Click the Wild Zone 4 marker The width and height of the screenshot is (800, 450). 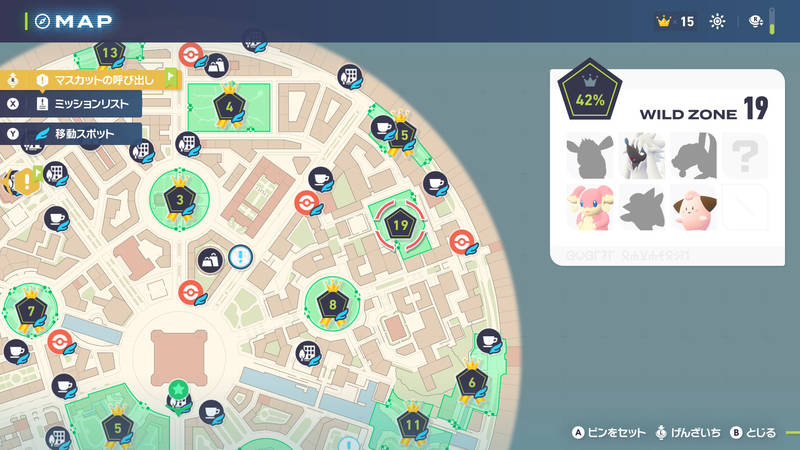[x=230, y=105]
